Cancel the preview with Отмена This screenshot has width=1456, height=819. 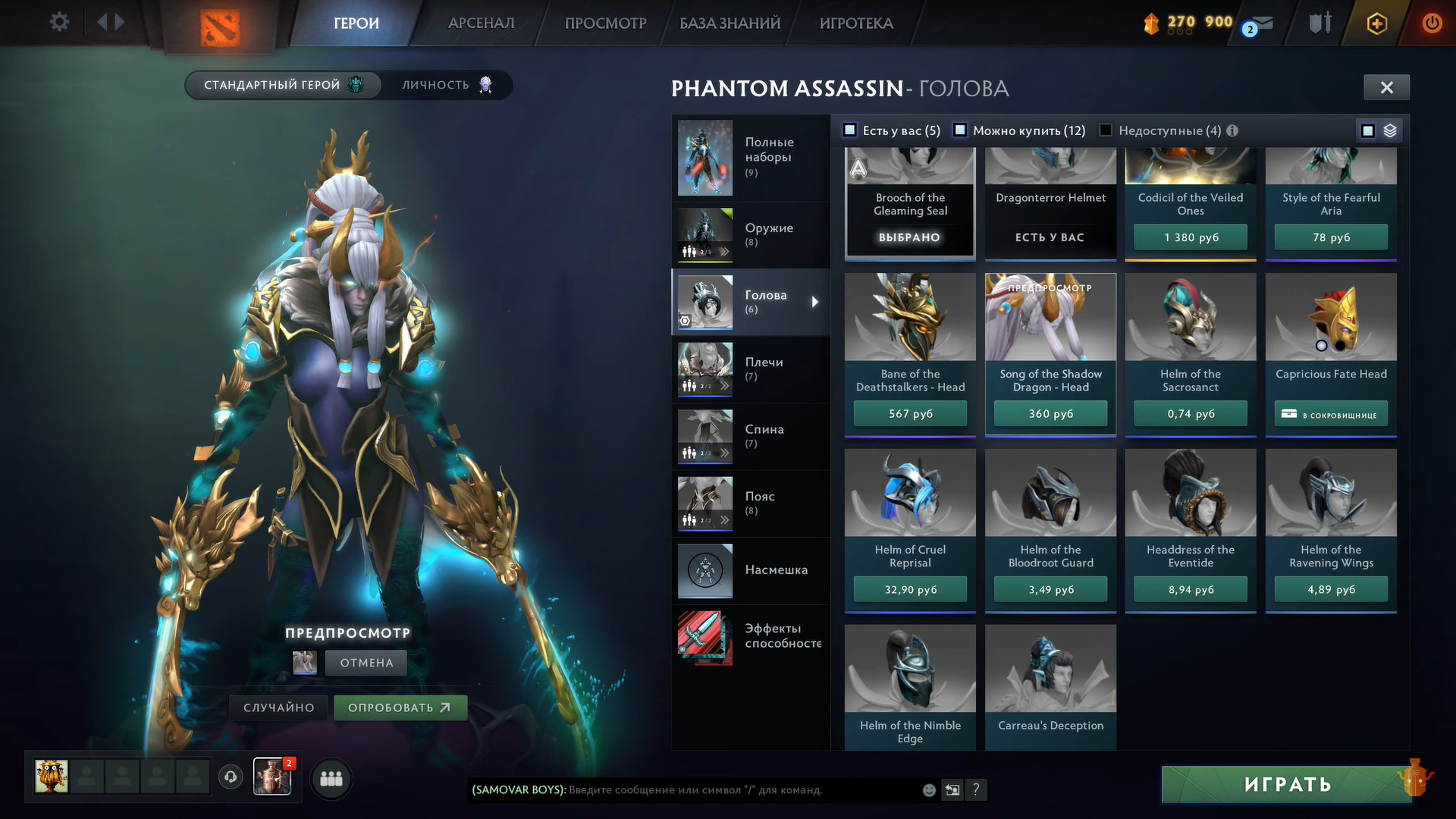(366, 663)
